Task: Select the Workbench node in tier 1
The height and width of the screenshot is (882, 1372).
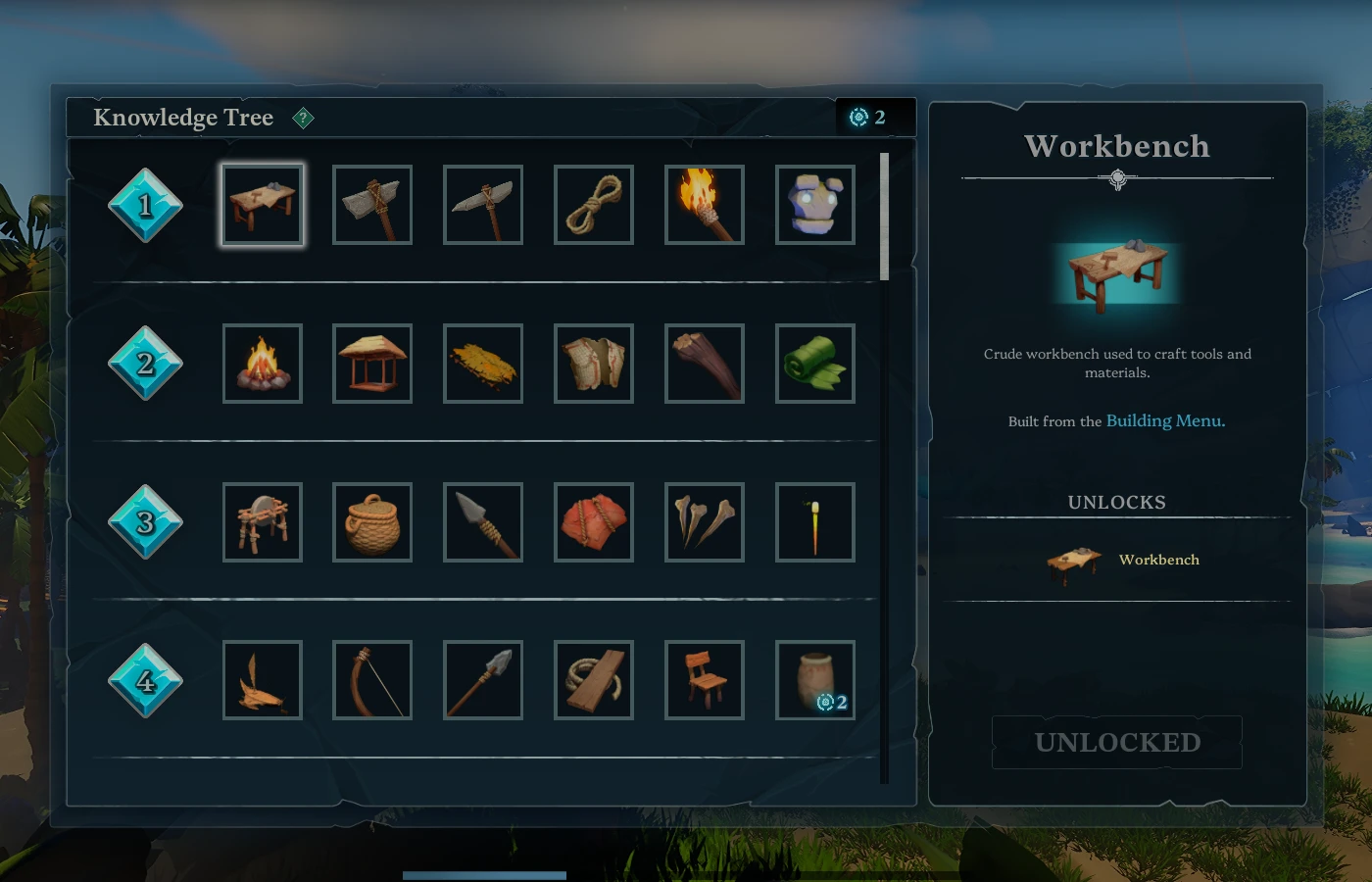Action: (x=262, y=204)
